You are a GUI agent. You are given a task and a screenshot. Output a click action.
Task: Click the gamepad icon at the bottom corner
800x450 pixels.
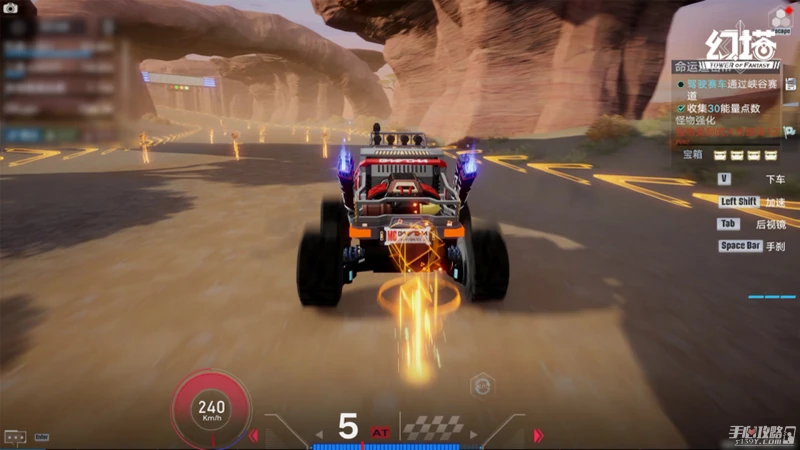pyautogui.click(x=15, y=437)
